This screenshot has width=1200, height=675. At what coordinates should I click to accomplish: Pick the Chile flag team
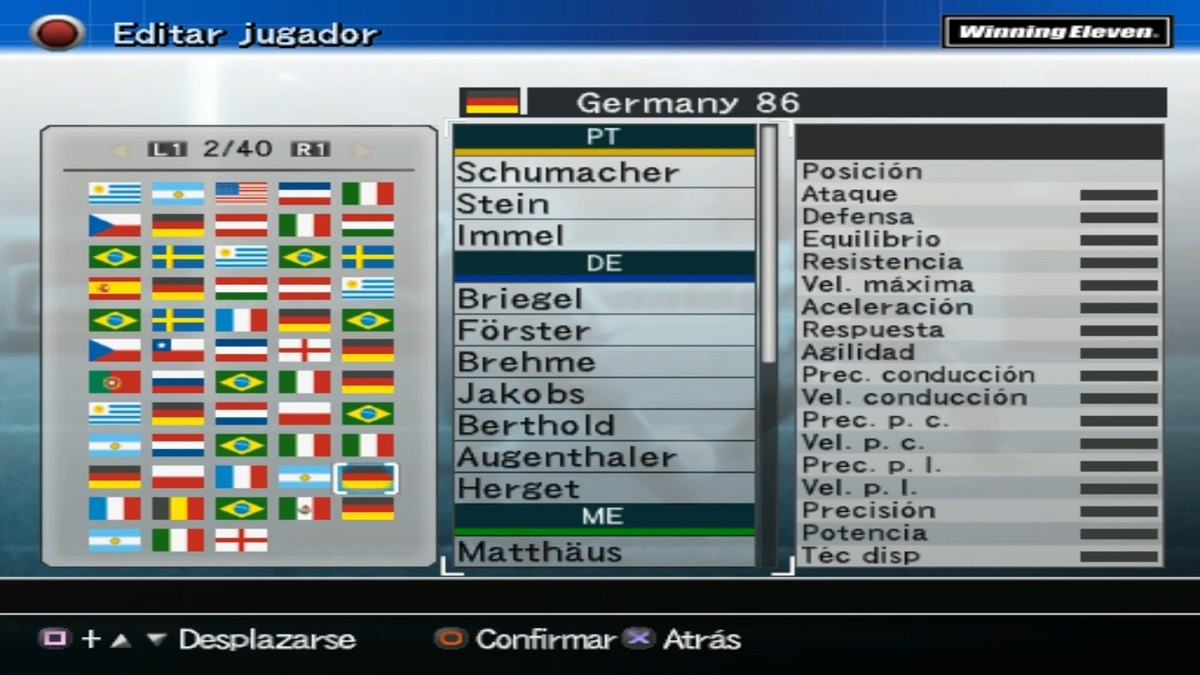tap(178, 350)
